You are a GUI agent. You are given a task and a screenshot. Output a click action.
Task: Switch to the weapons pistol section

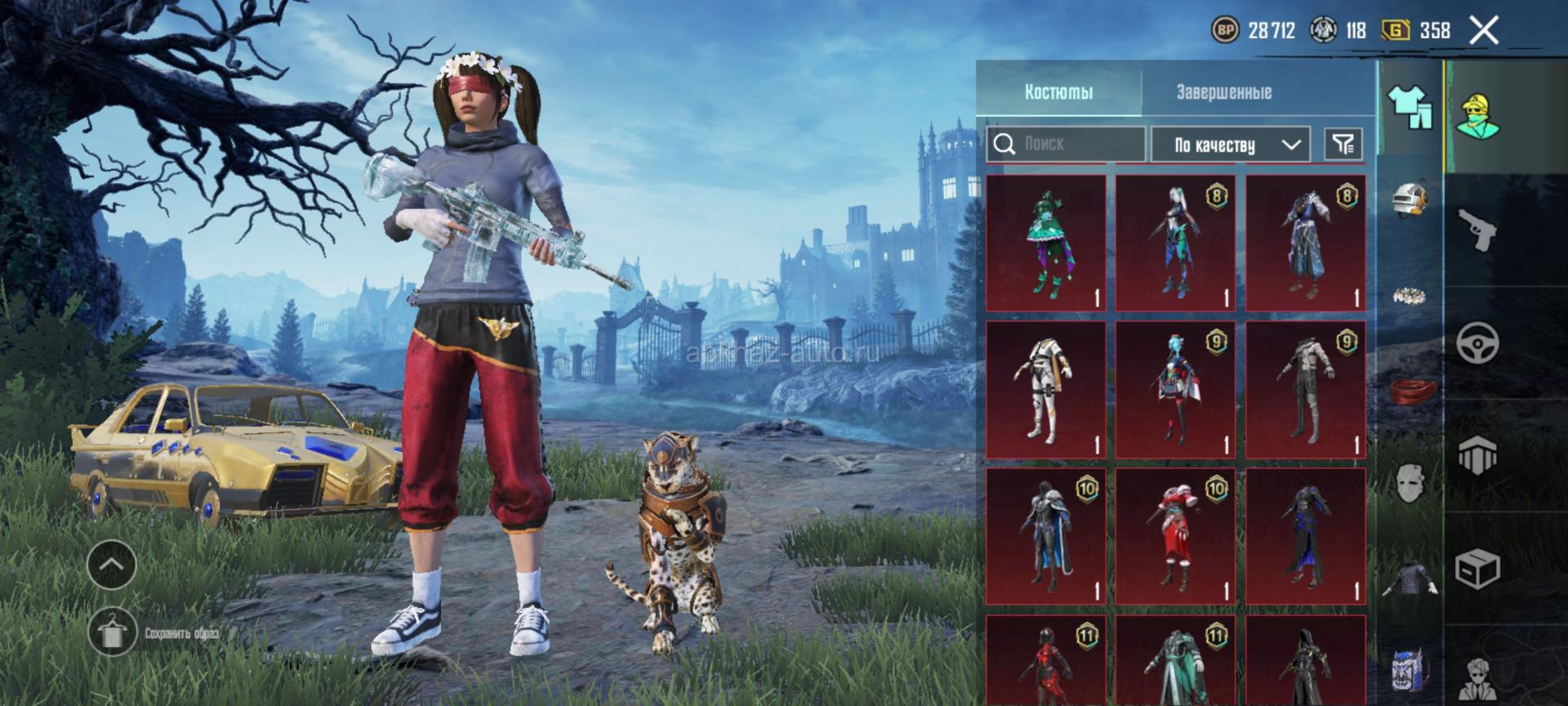pyautogui.click(x=1477, y=229)
